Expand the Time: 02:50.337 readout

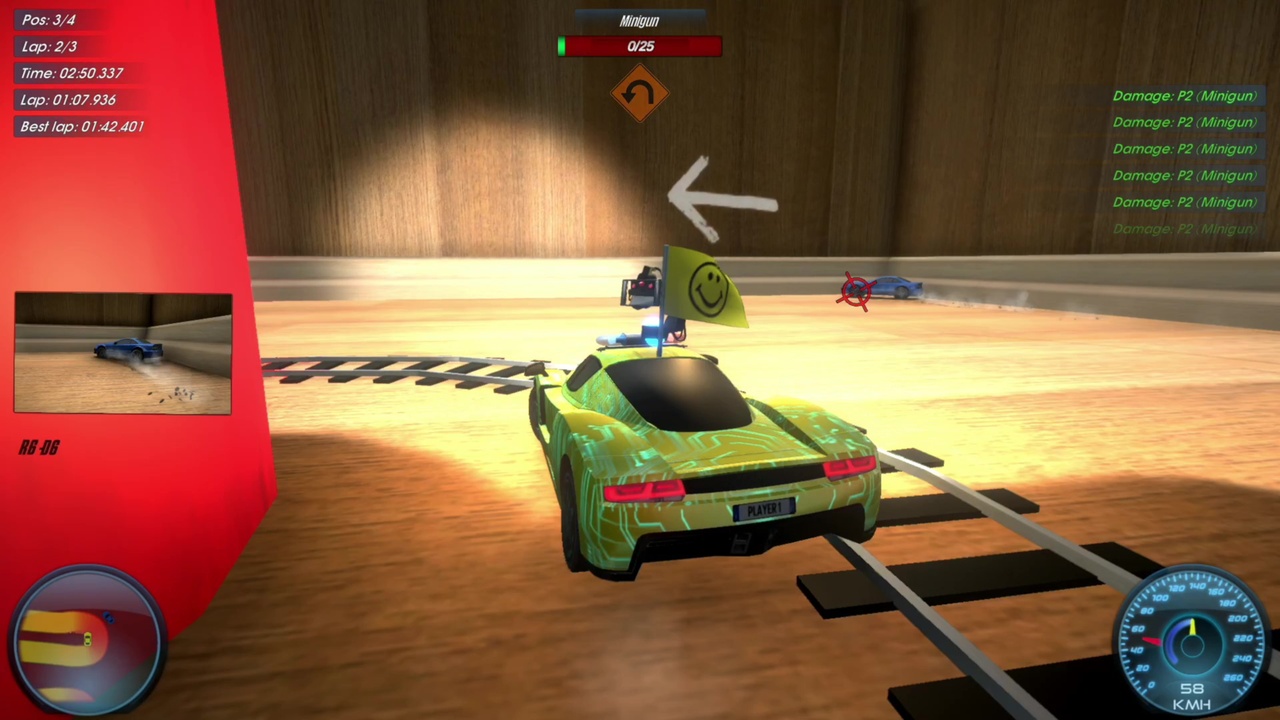70,73
